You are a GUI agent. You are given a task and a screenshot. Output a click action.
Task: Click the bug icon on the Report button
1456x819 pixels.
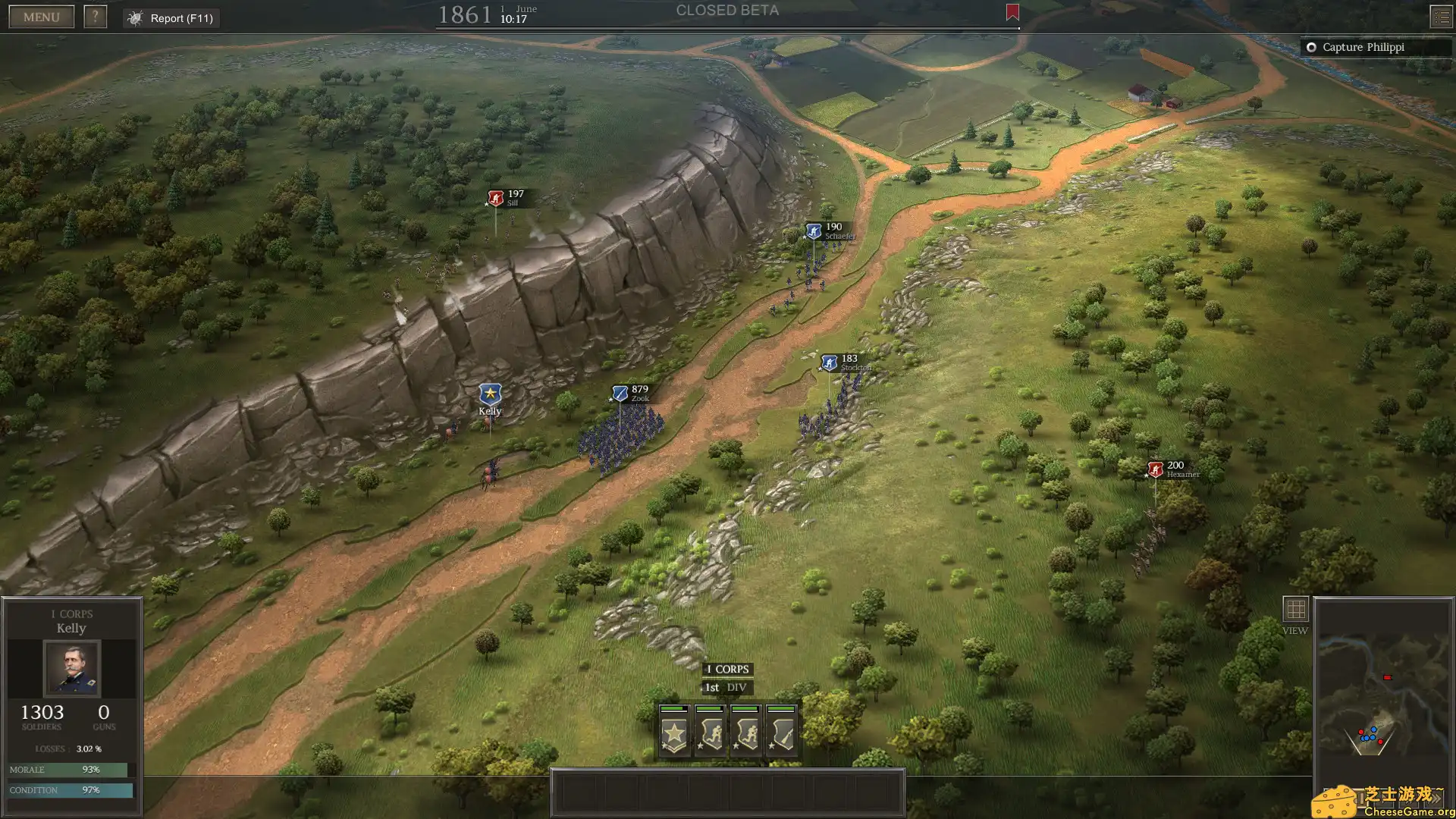coord(135,17)
